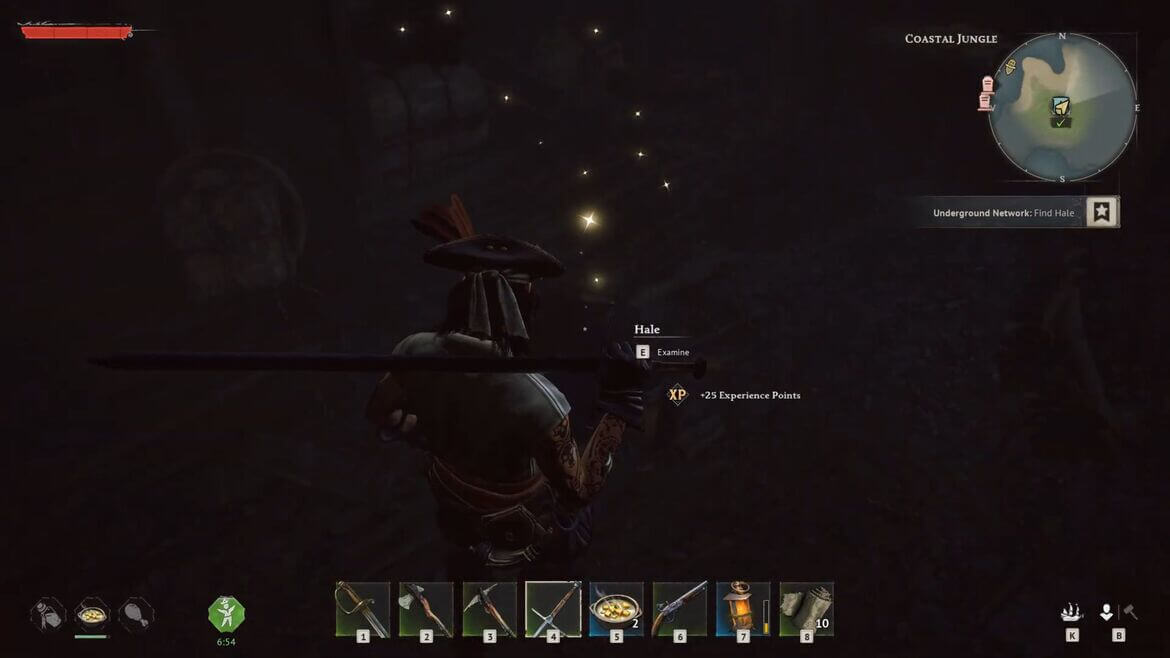Viewport: 1170px width, 658px height.
Task: Choose the pickaxe hotbar slot
Action: tap(490, 609)
